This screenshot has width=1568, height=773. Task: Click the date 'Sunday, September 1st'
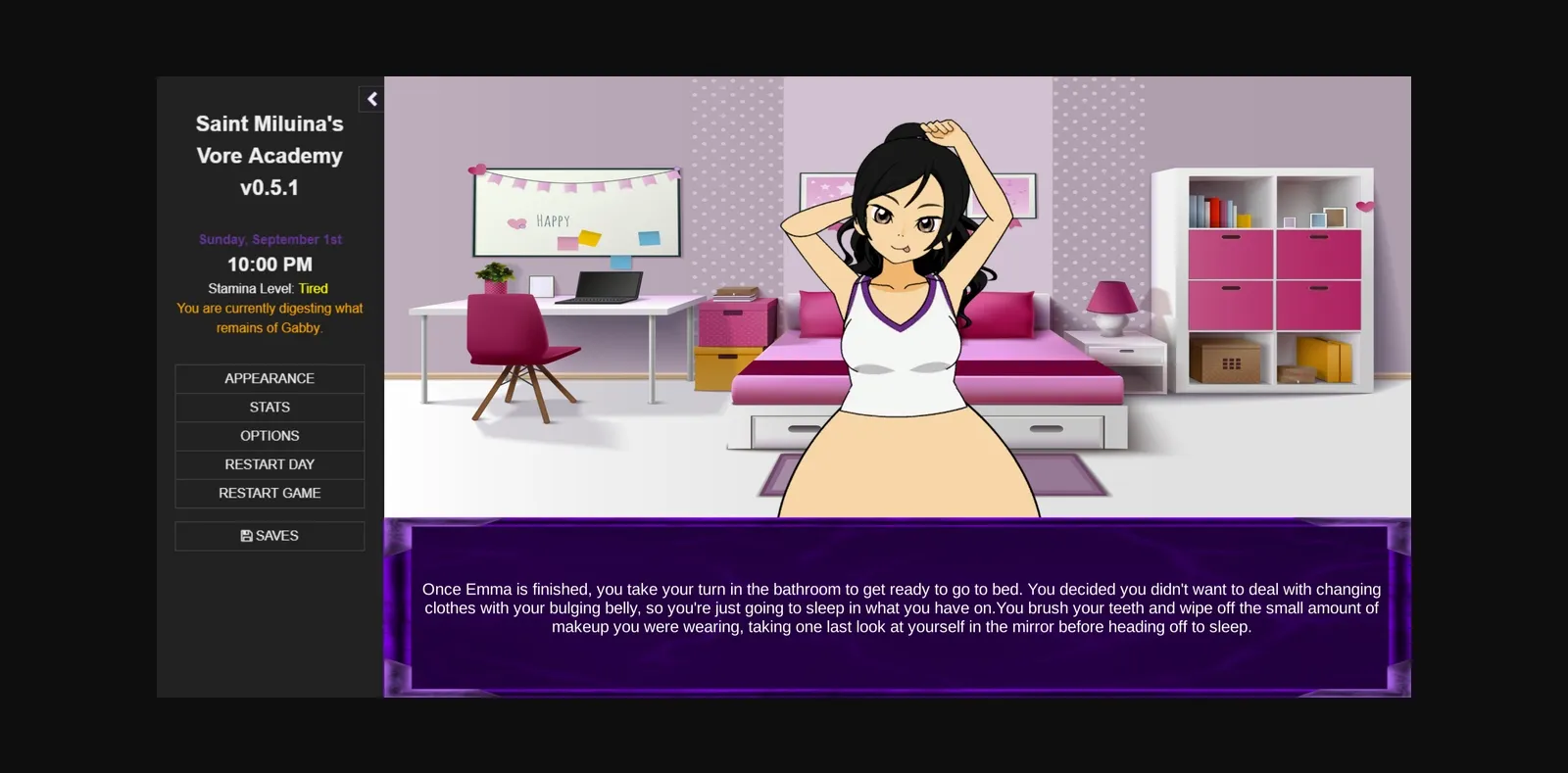pyautogui.click(x=269, y=238)
